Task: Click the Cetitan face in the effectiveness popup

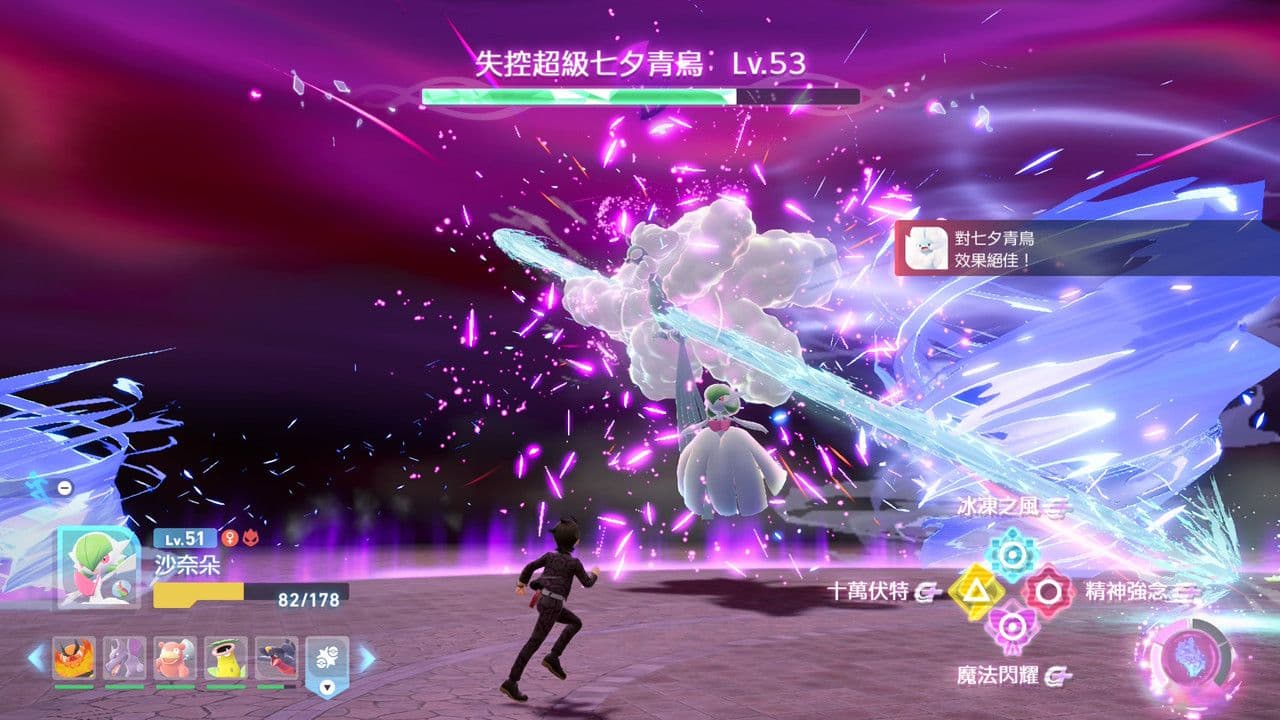Action: pyautogui.click(x=928, y=248)
